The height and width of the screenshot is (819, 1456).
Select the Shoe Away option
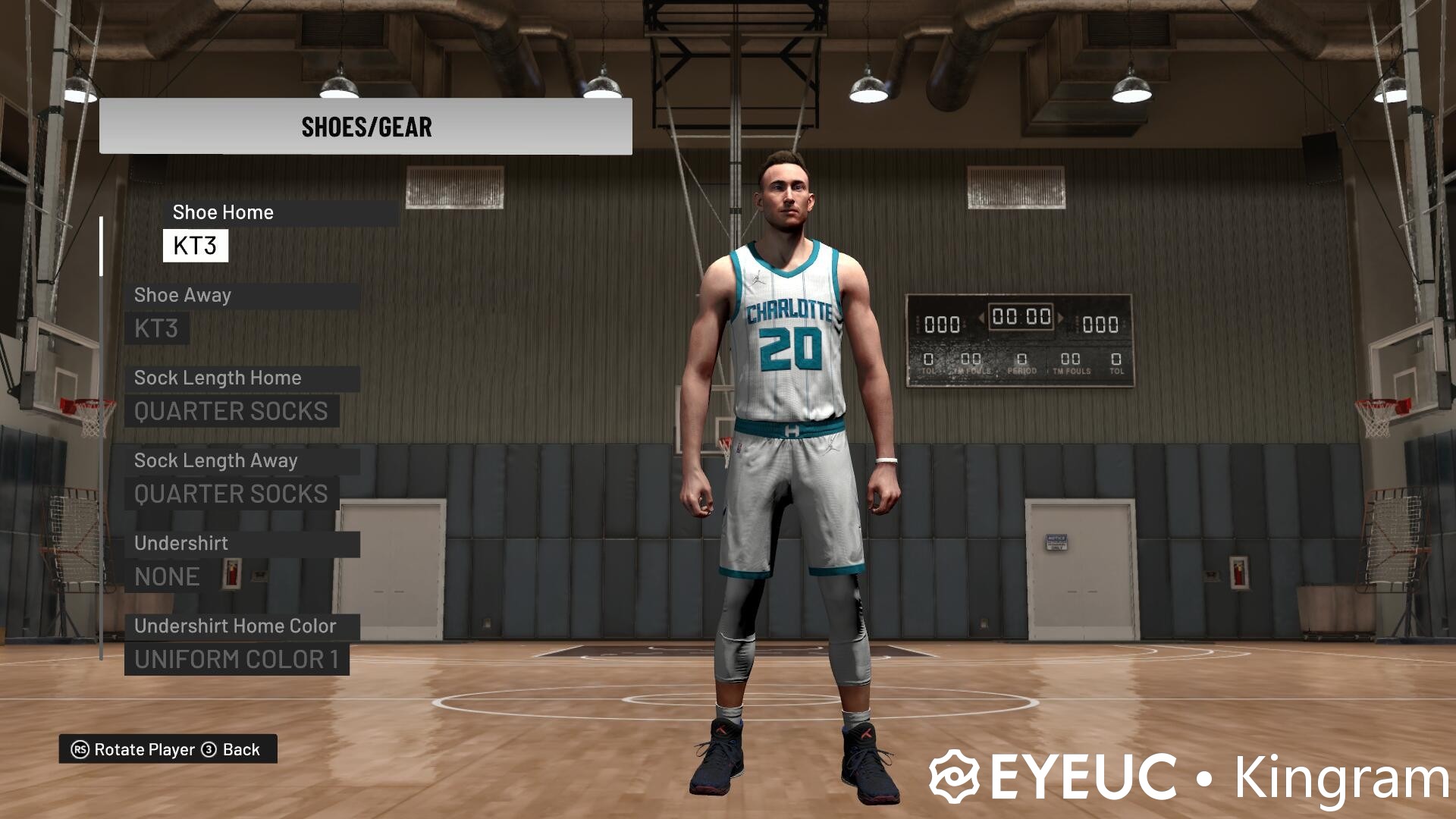point(183,296)
